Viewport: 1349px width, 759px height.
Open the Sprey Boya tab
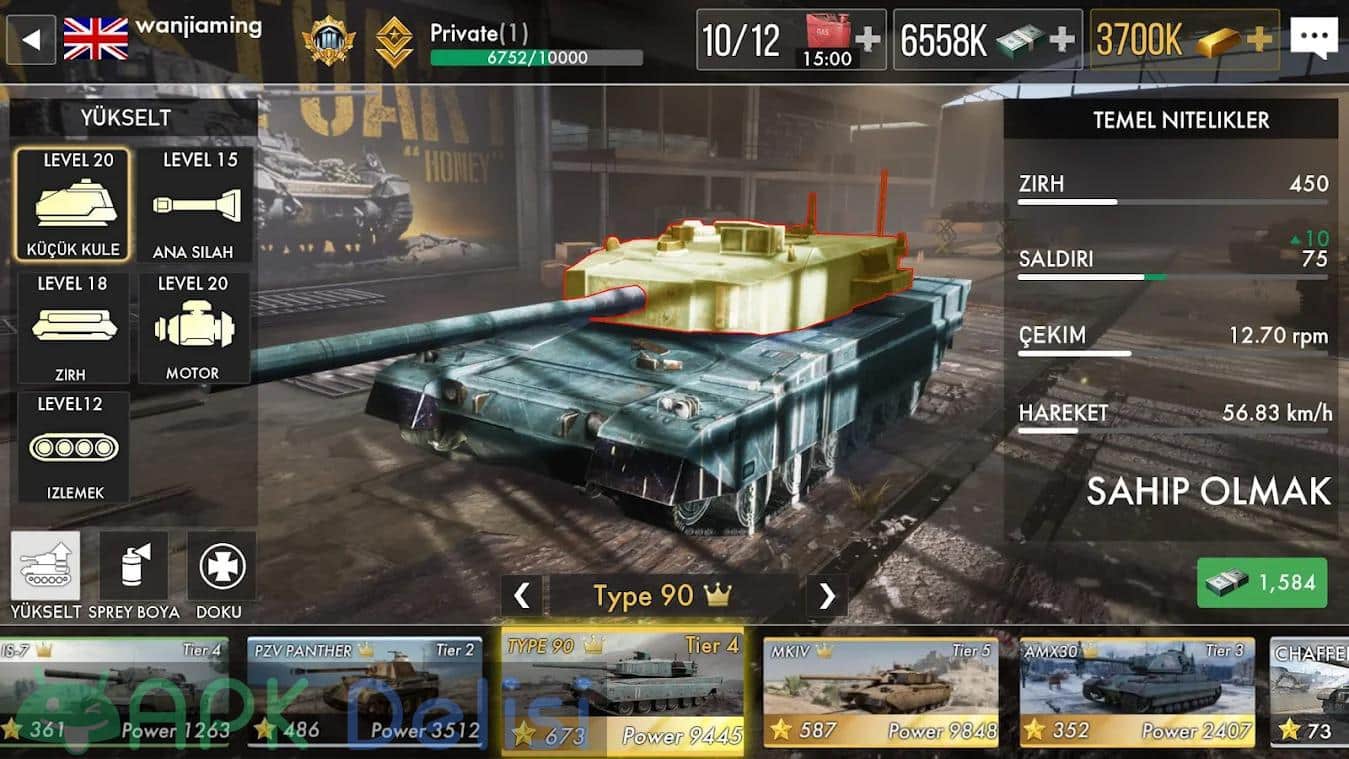coord(134,567)
